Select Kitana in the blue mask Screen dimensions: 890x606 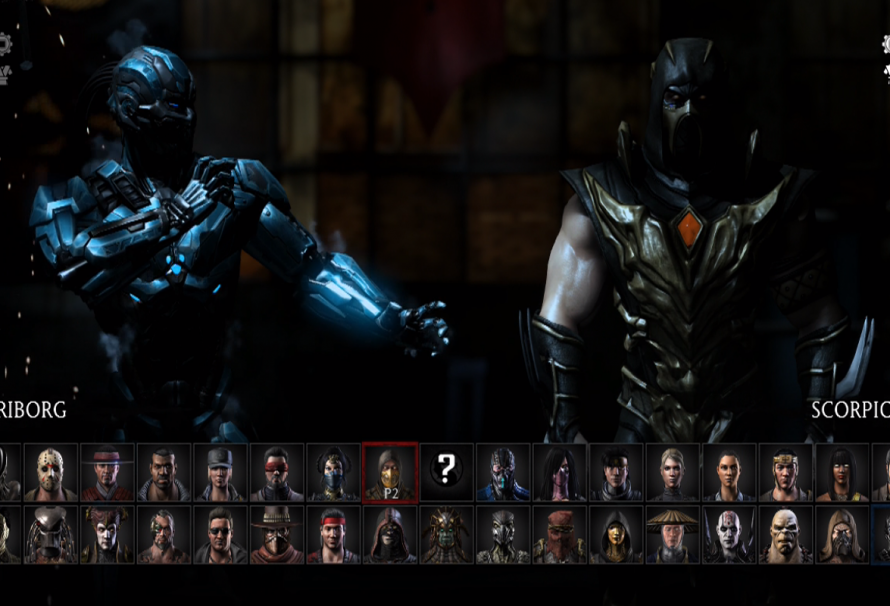333,472
